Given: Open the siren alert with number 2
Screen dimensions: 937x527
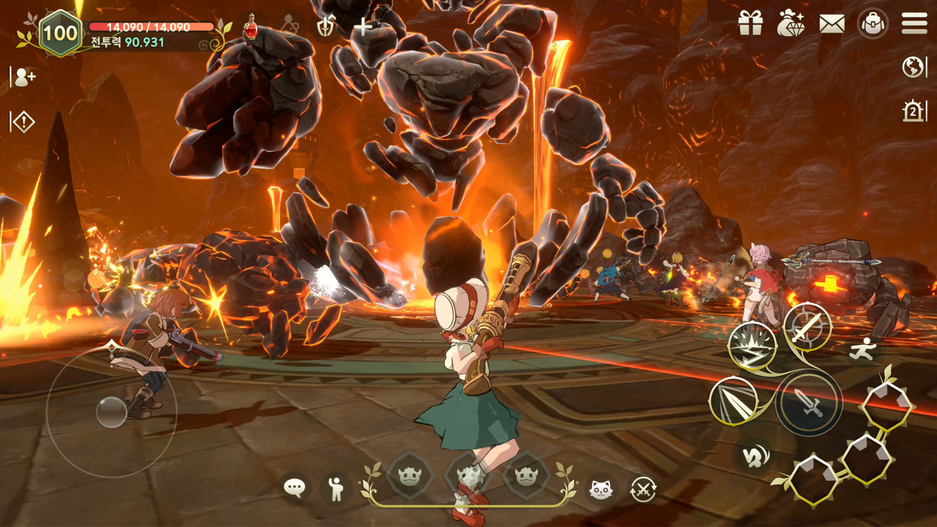Looking at the screenshot, I should tap(914, 111).
